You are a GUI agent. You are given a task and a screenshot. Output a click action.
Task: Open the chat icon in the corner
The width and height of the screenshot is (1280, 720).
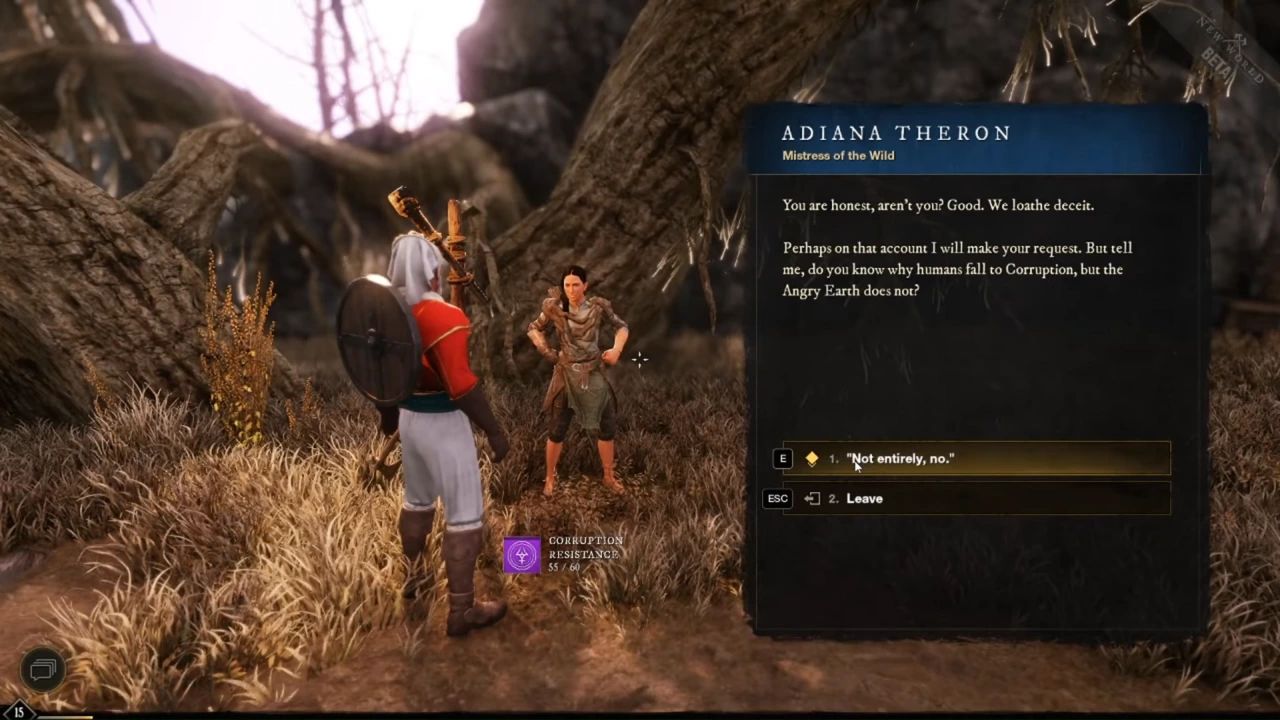[43, 669]
